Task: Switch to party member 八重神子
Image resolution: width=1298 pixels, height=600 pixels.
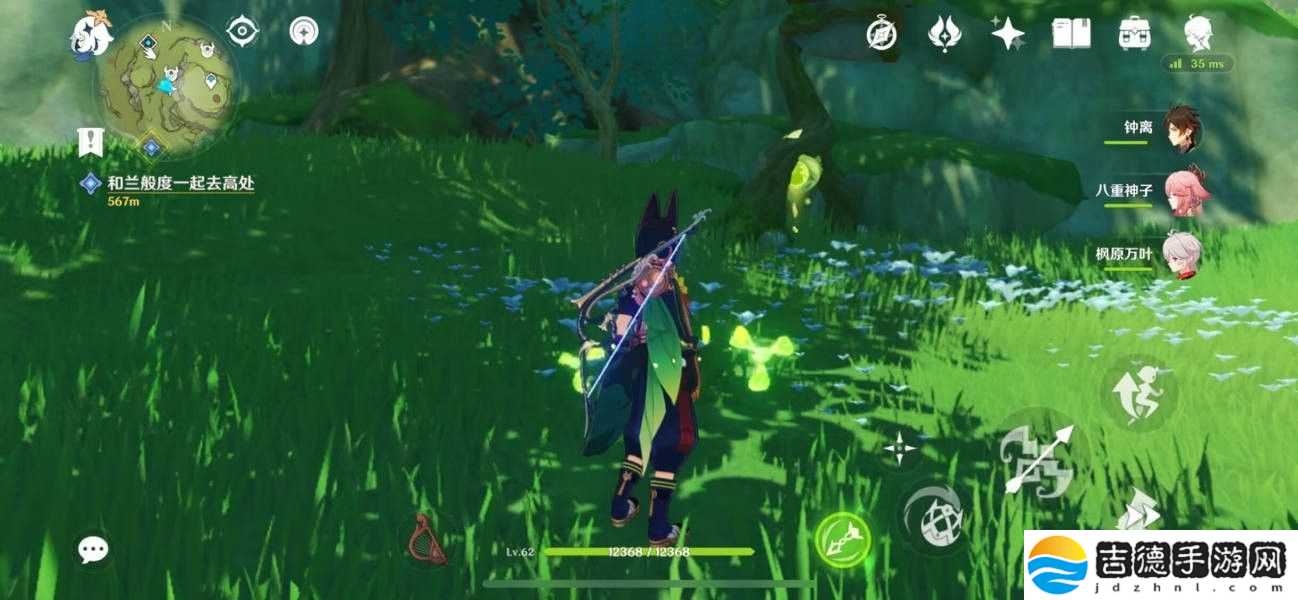Action: 1184,191
